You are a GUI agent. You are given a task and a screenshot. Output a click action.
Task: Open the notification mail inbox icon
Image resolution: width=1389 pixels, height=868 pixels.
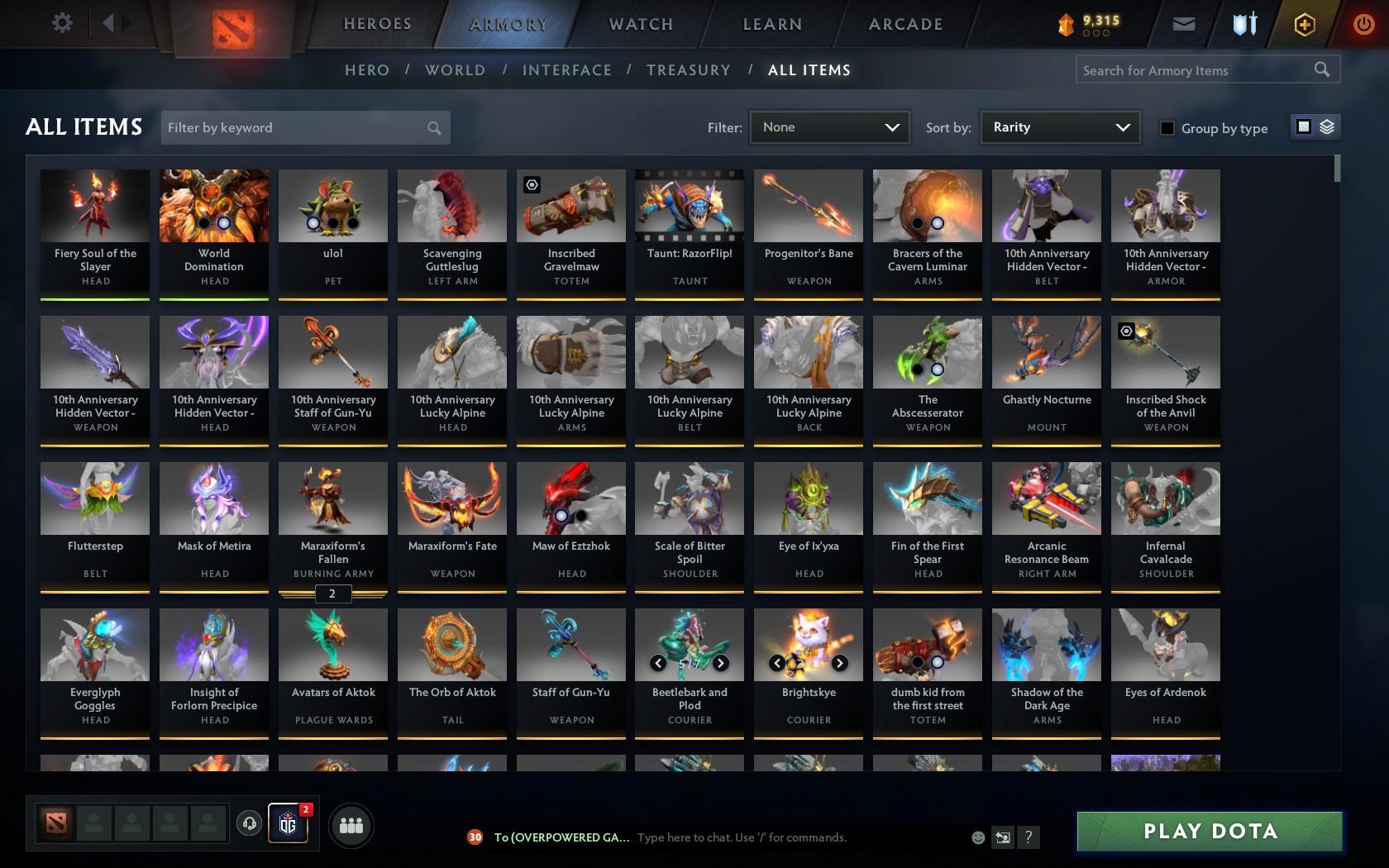pyautogui.click(x=1182, y=23)
